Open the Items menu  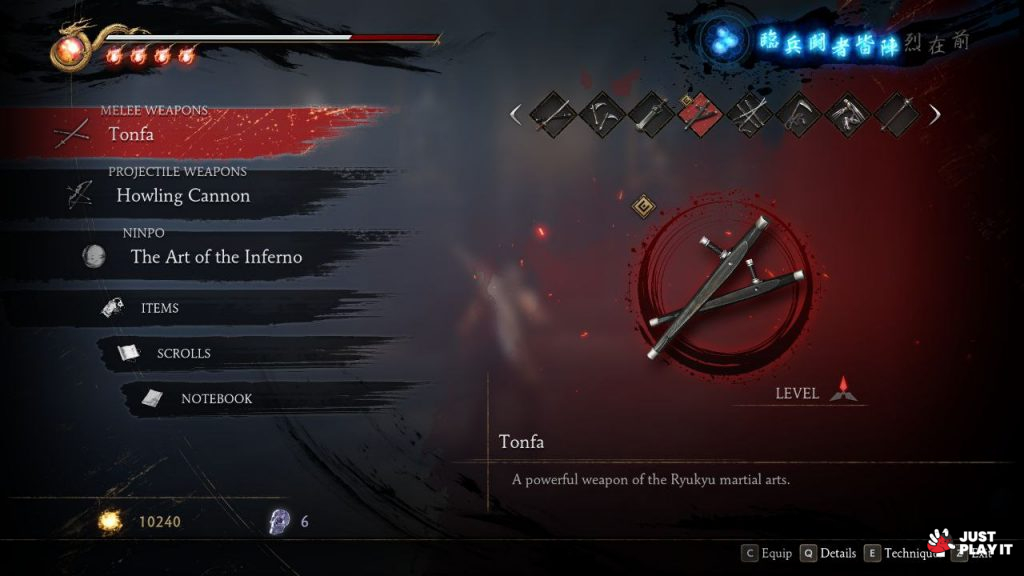pyautogui.click(x=160, y=308)
